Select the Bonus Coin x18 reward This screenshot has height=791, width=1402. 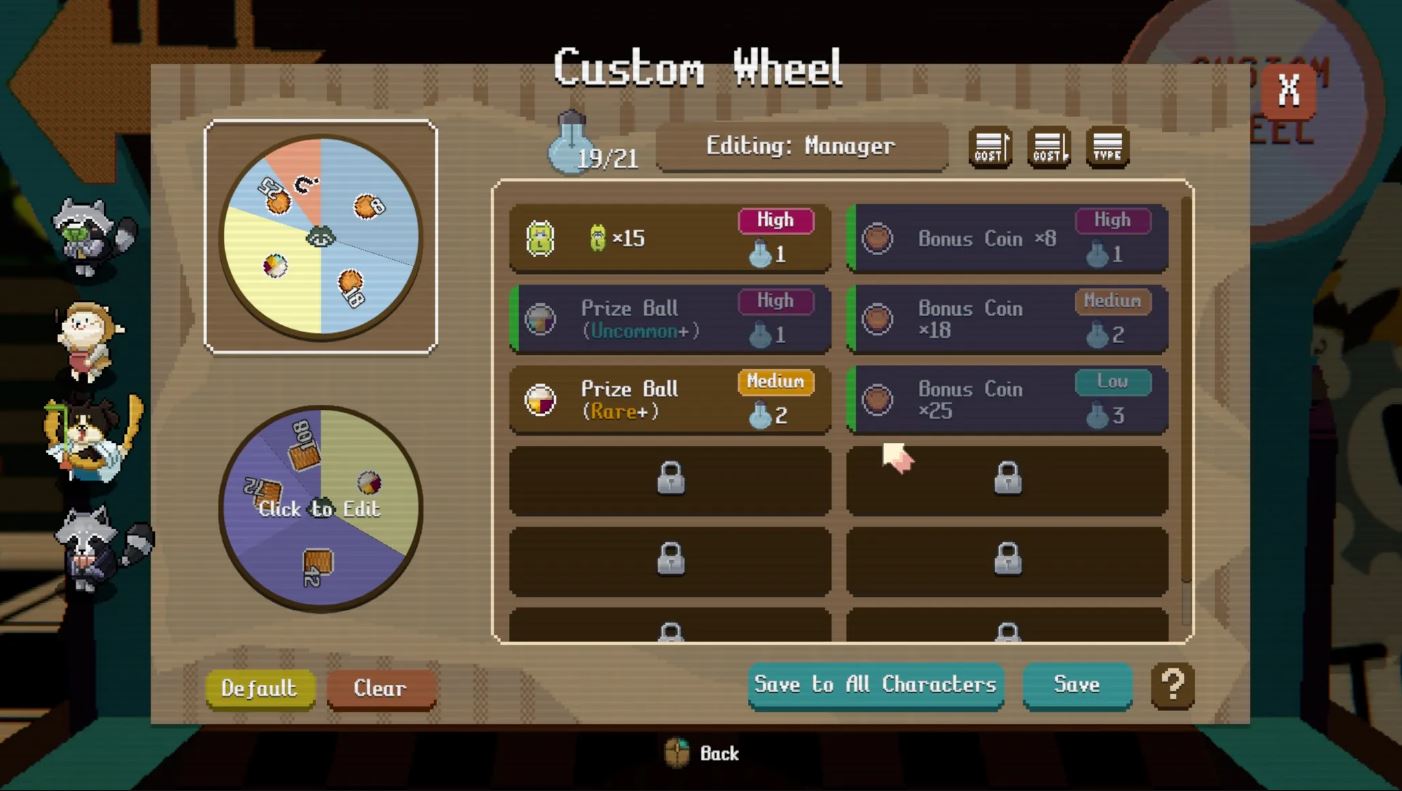click(1007, 320)
